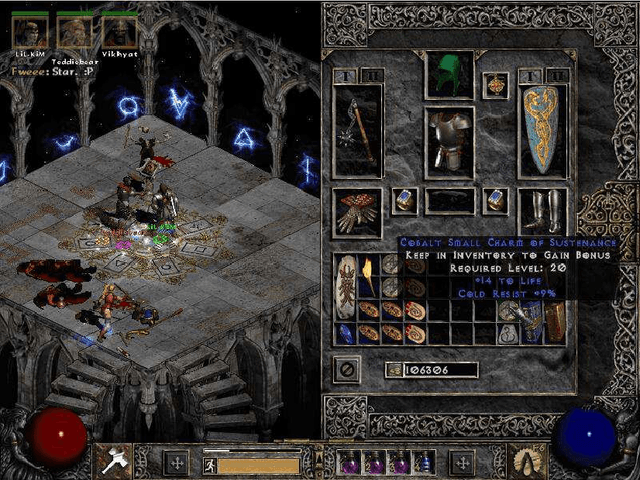This screenshot has width=640, height=480.
Task: Select the equipped metal boots
Action: pos(542,211)
